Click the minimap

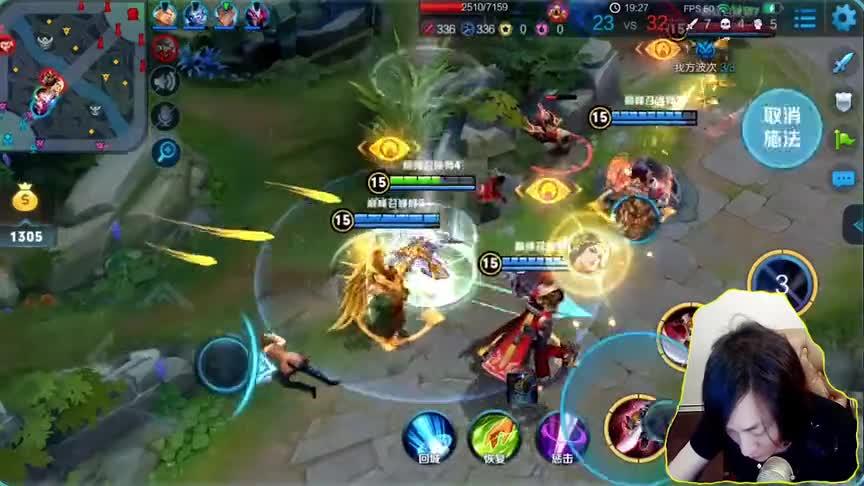coord(72,77)
